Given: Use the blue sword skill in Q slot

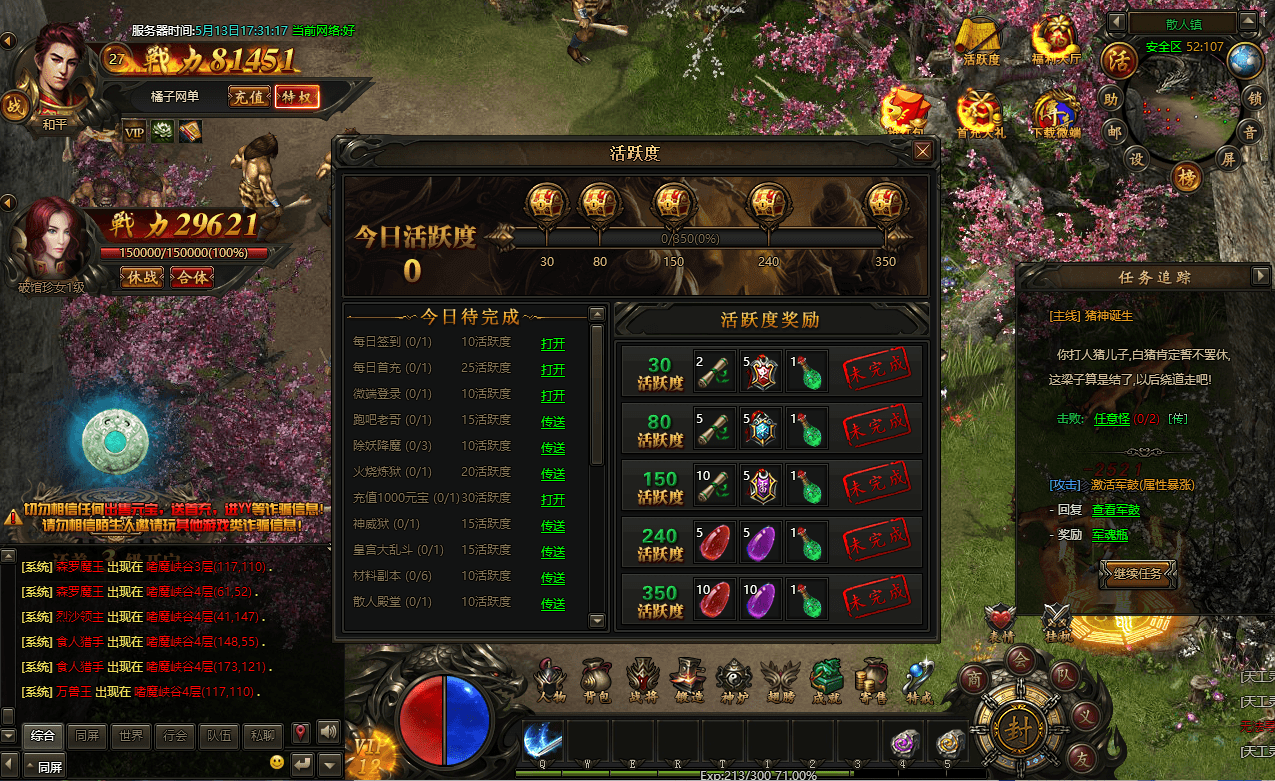Looking at the screenshot, I should pyautogui.click(x=542, y=741).
